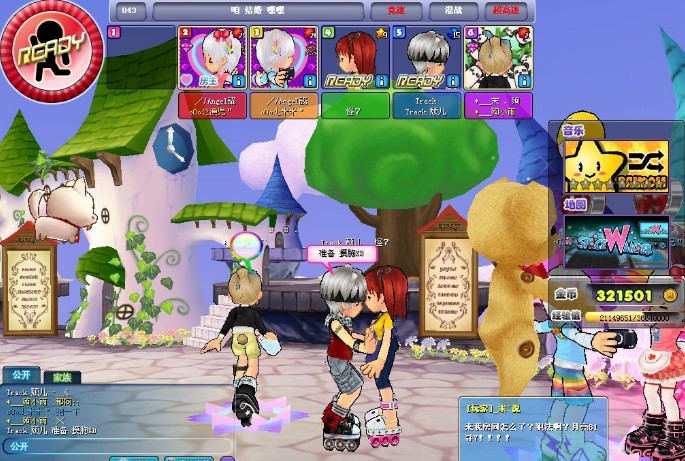Switch to the 家族 family chat tab
Image resolution: width=685 pixels, height=461 pixels.
(x=60, y=376)
